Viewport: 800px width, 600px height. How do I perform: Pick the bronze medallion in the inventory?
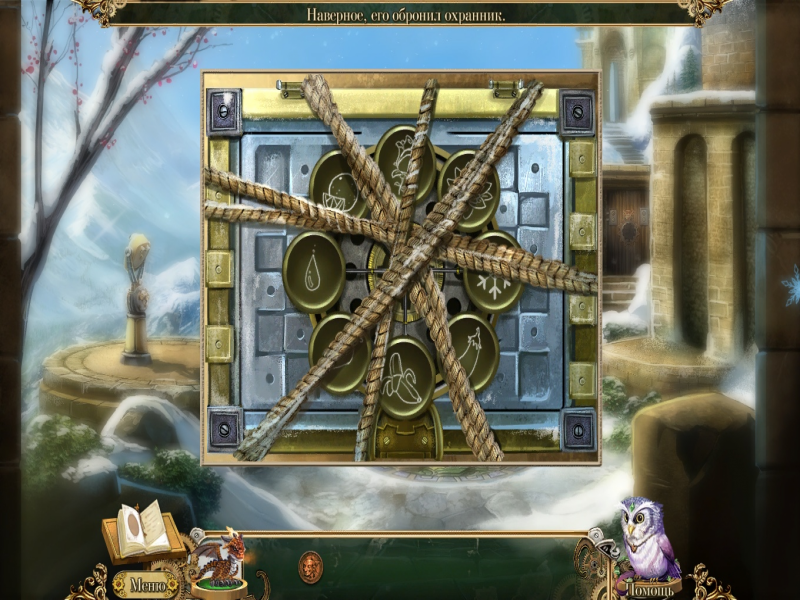[x=310, y=566]
